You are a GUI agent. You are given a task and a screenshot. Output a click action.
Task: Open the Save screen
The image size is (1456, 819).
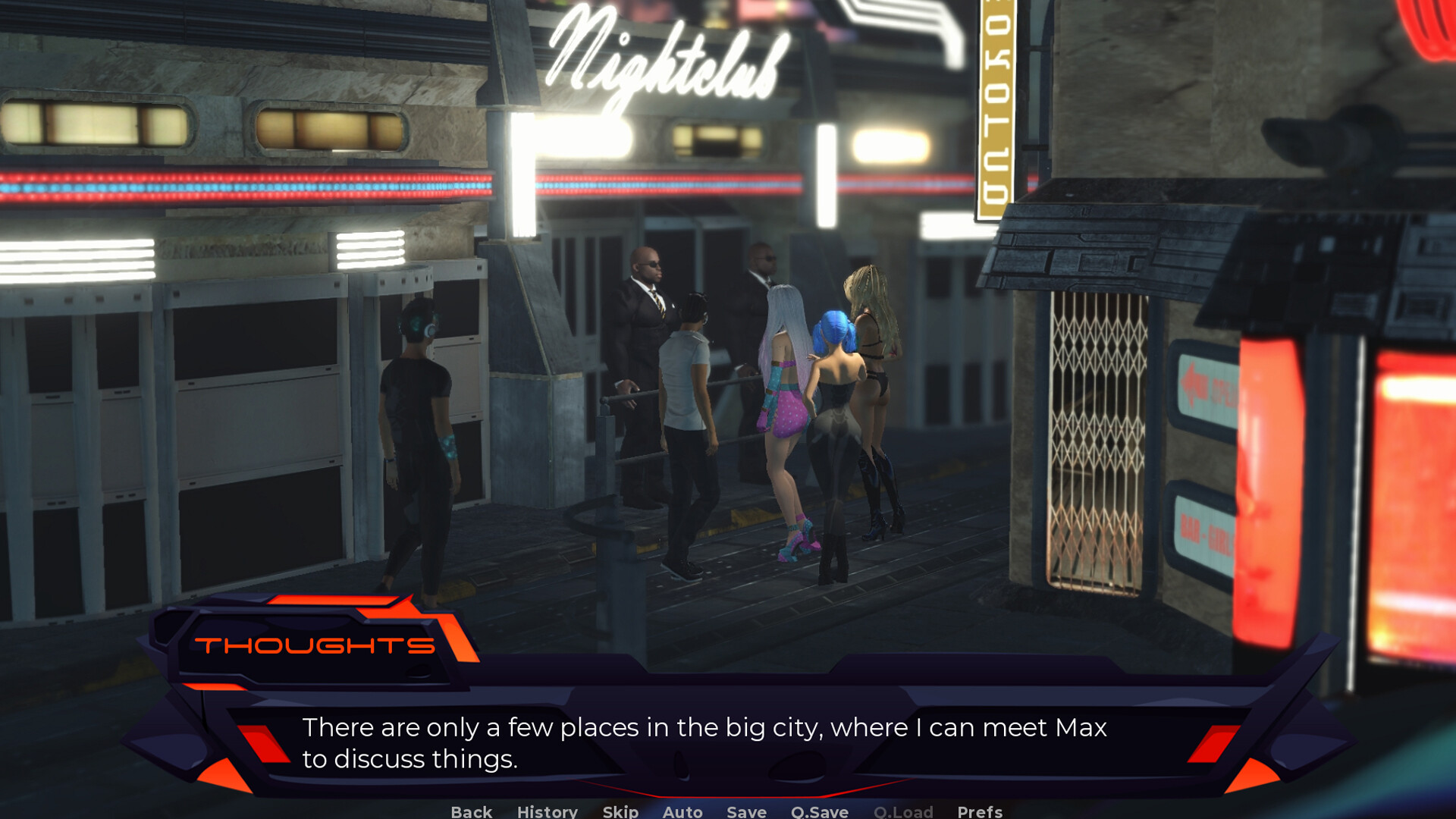[x=745, y=811]
